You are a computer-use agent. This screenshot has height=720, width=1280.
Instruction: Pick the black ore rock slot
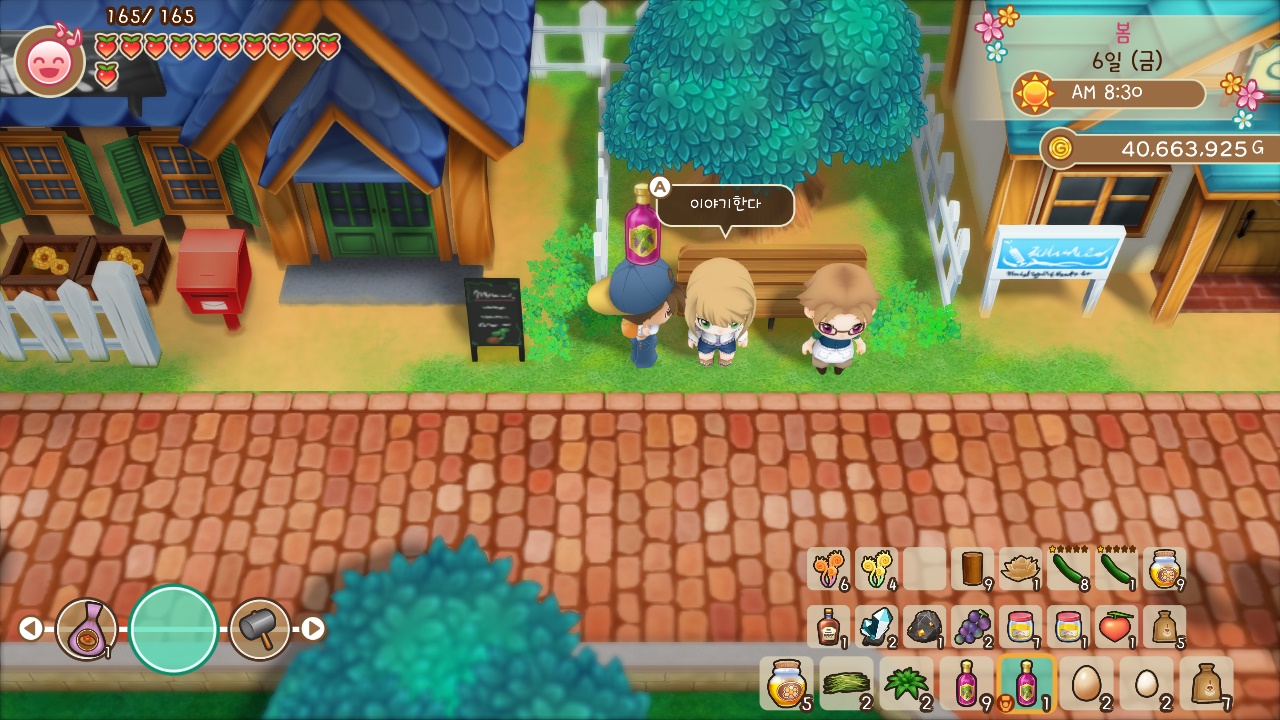924,627
